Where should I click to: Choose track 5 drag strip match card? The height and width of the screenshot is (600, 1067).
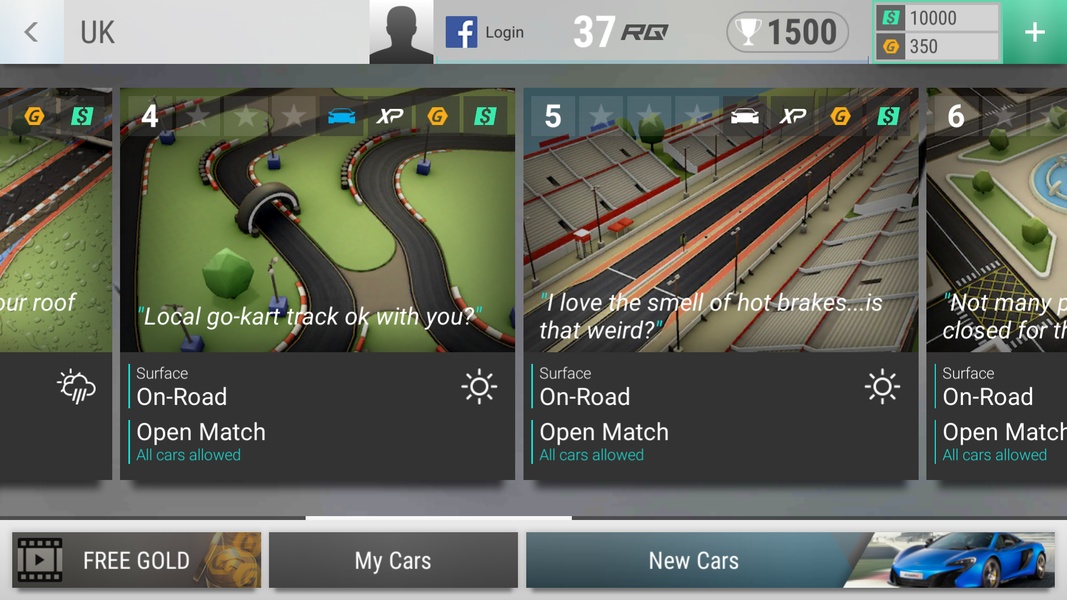point(720,283)
